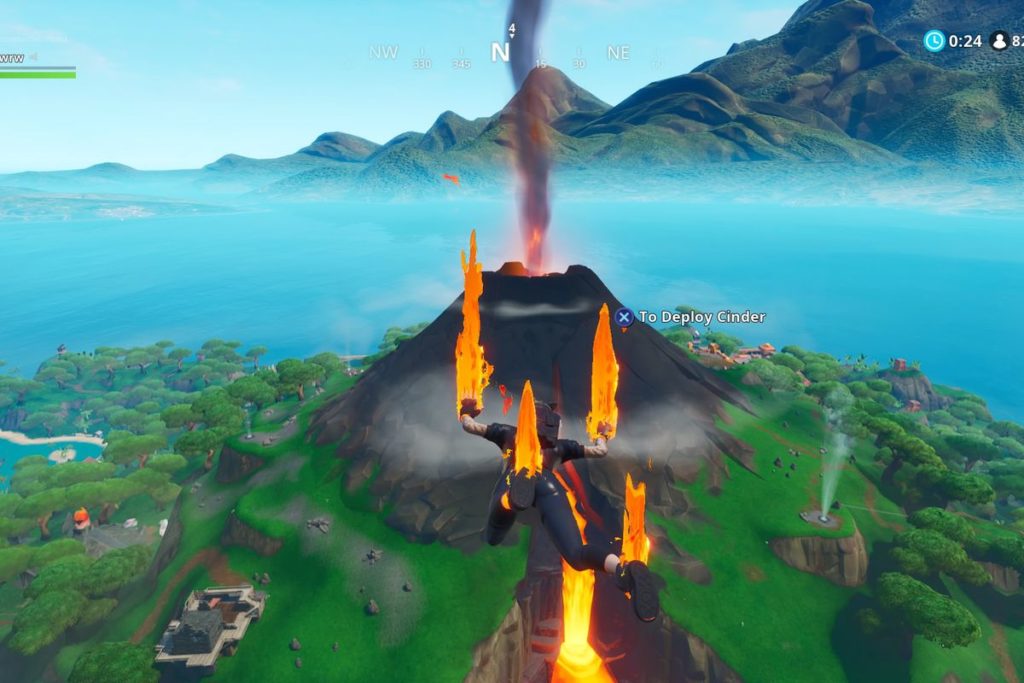Click the storm timer clock icon
The height and width of the screenshot is (683, 1024).
[x=934, y=41]
